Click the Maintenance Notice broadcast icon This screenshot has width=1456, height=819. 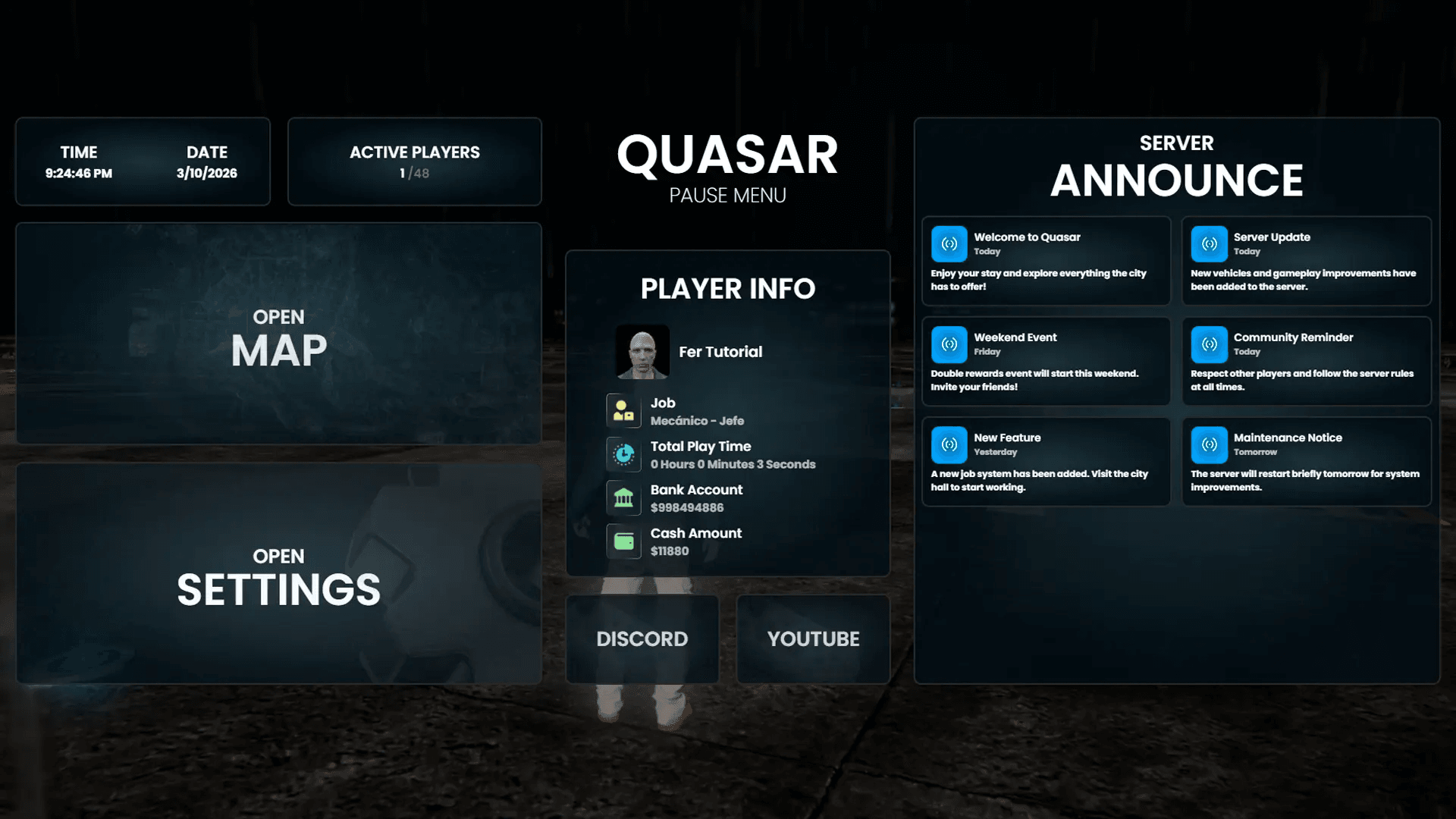(x=1209, y=444)
